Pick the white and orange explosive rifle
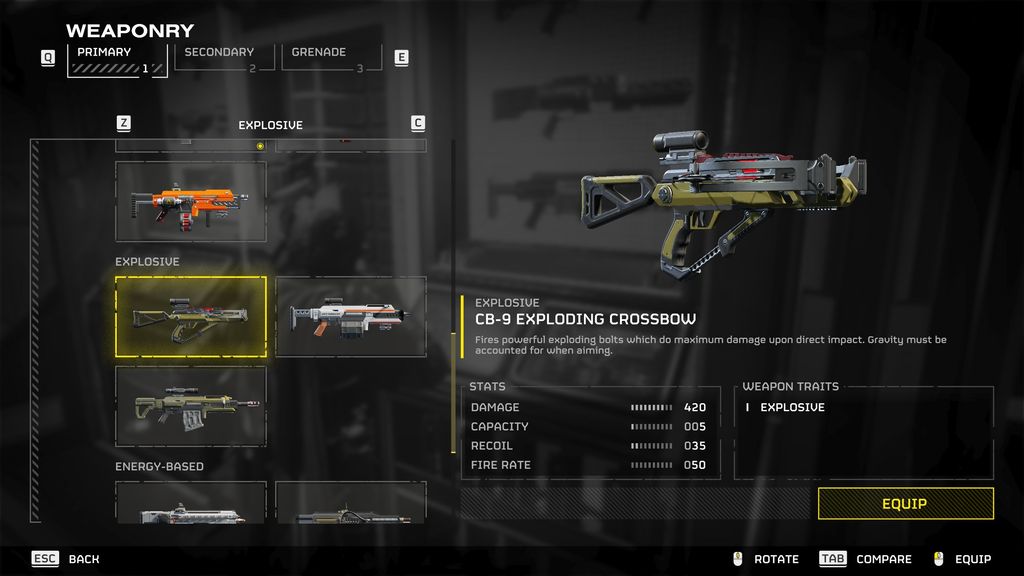Screen dimensions: 1024x576 [350, 317]
